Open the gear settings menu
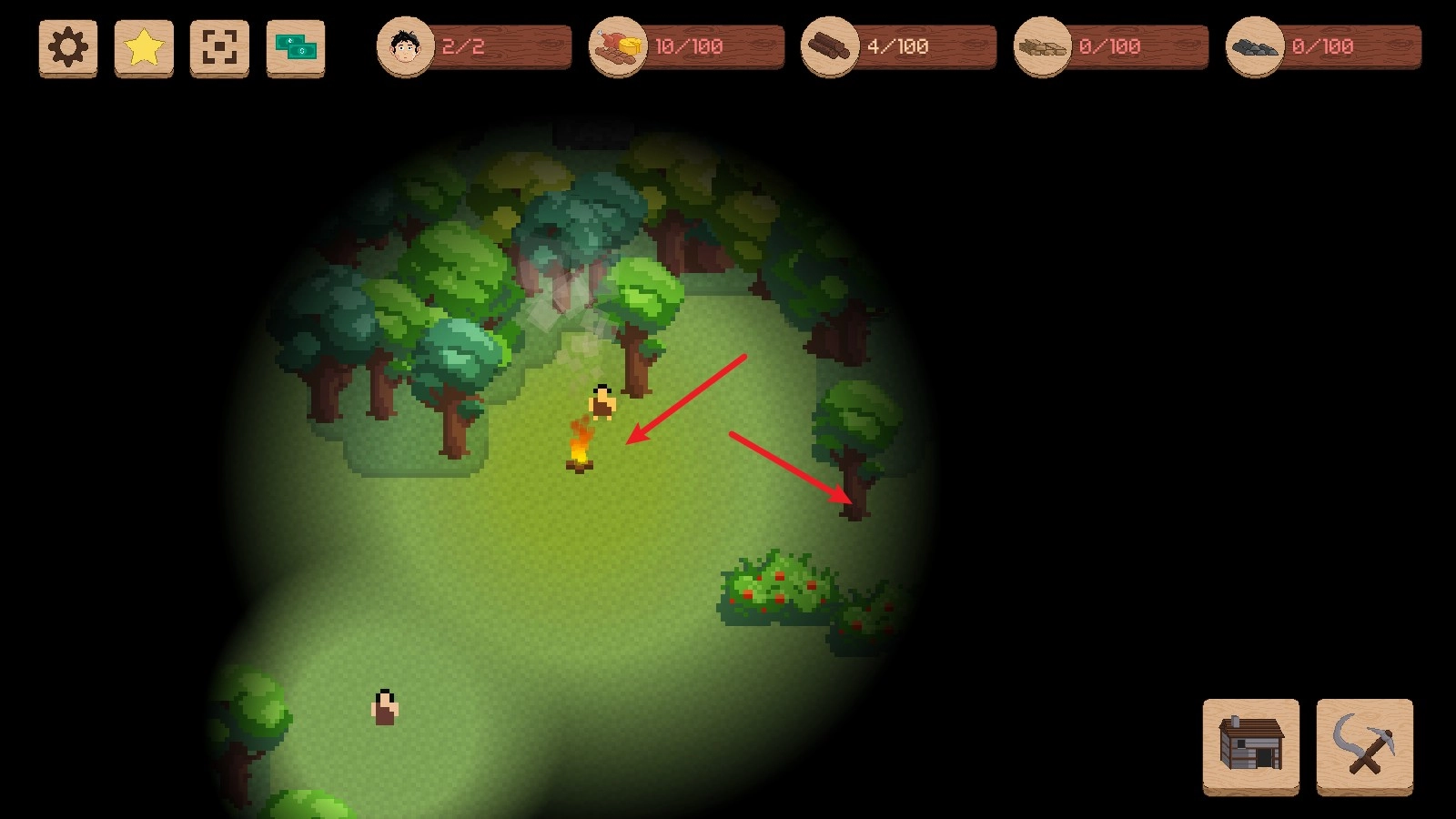 pos(68,47)
